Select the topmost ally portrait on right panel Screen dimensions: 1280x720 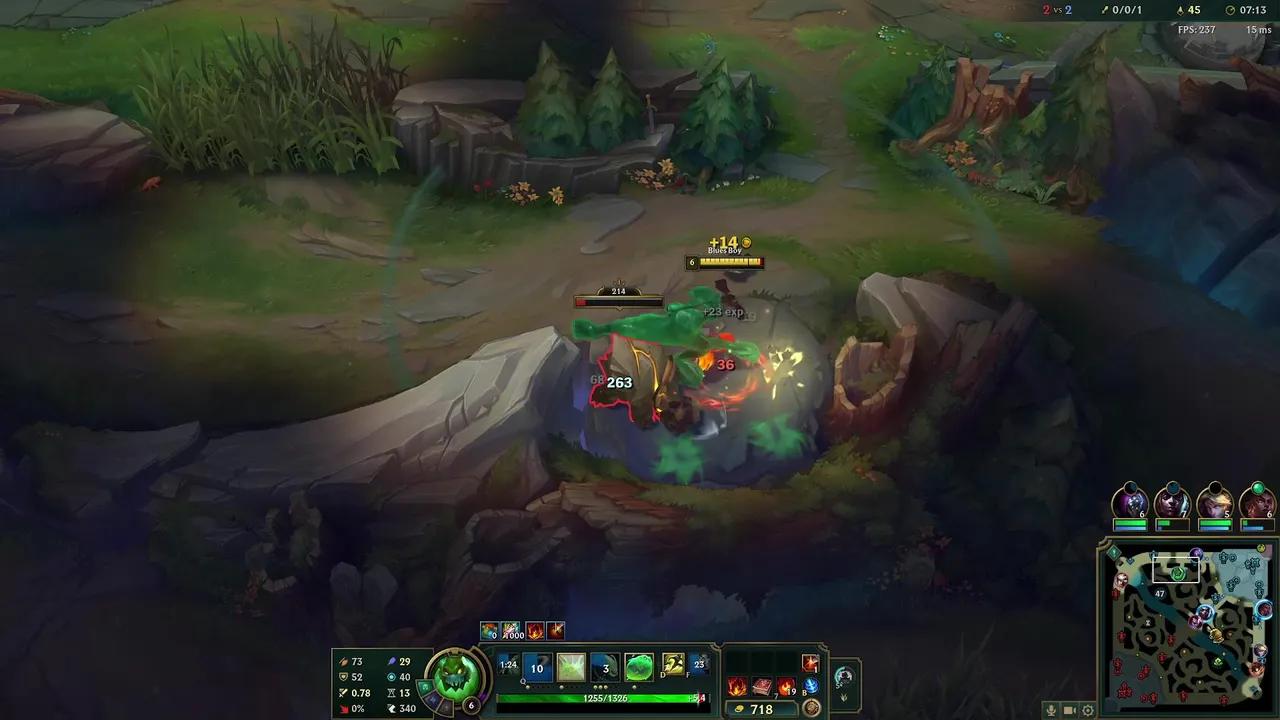[x=1129, y=500]
